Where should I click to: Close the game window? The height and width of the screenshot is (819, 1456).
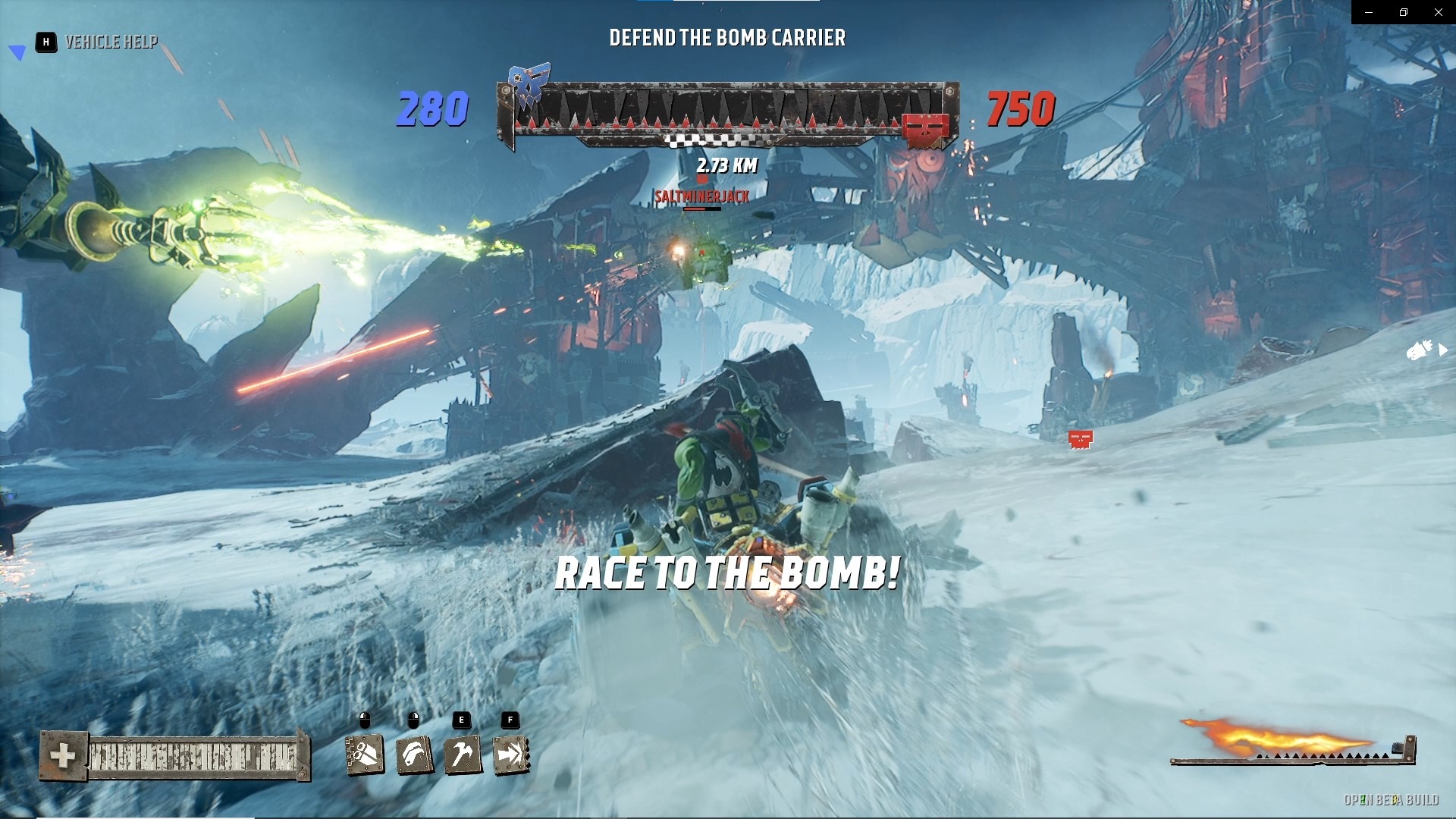click(x=1438, y=12)
